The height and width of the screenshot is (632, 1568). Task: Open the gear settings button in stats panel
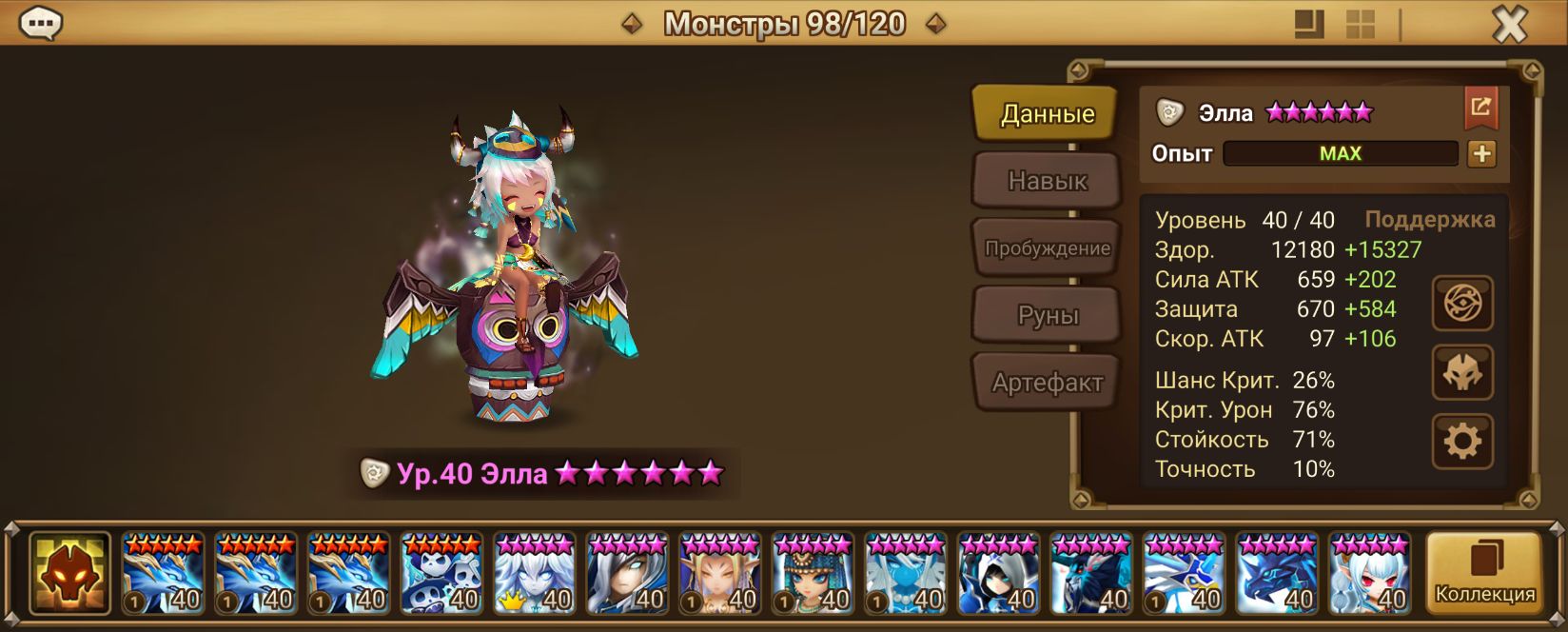pos(1462,442)
